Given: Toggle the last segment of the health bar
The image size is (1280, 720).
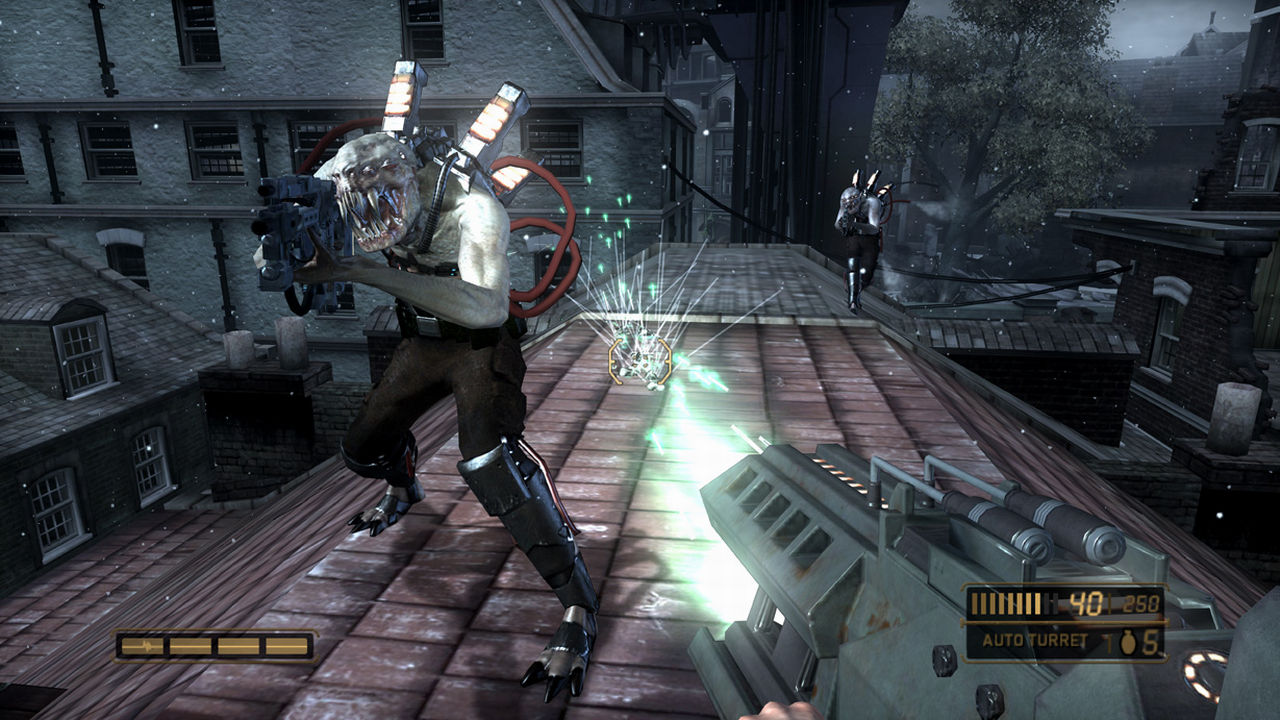Looking at the screenshot, I should [x=287, y=645].
